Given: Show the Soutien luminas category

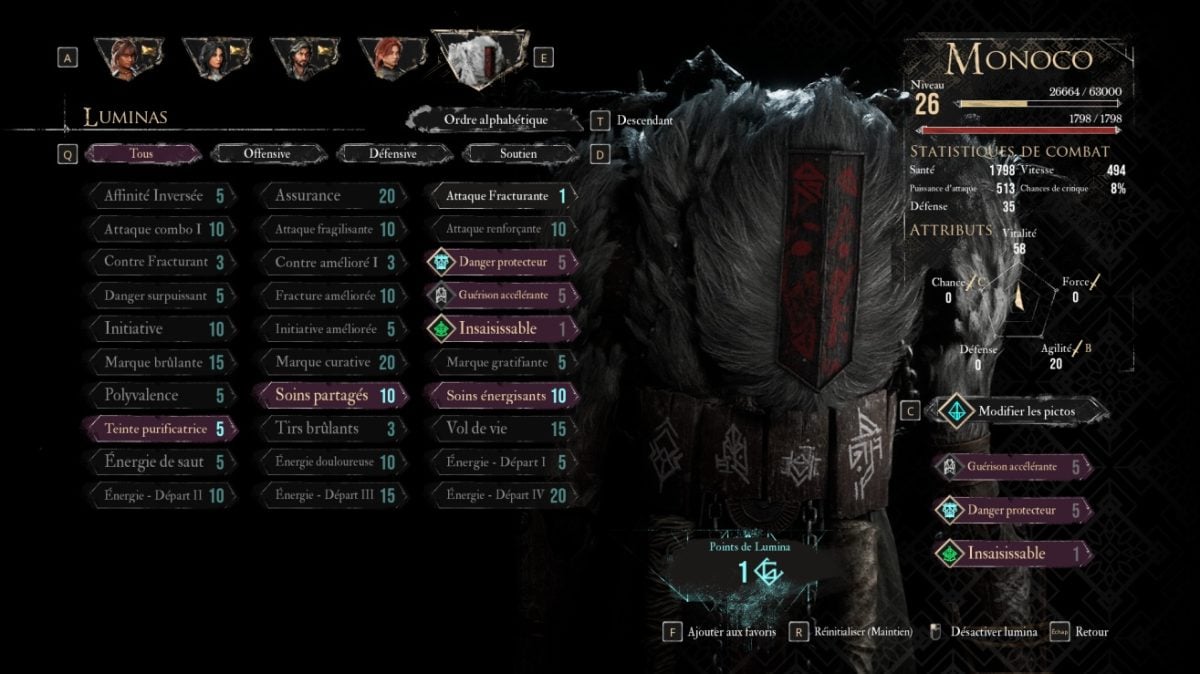Looking at the screenshot, I should pos(518,154).
